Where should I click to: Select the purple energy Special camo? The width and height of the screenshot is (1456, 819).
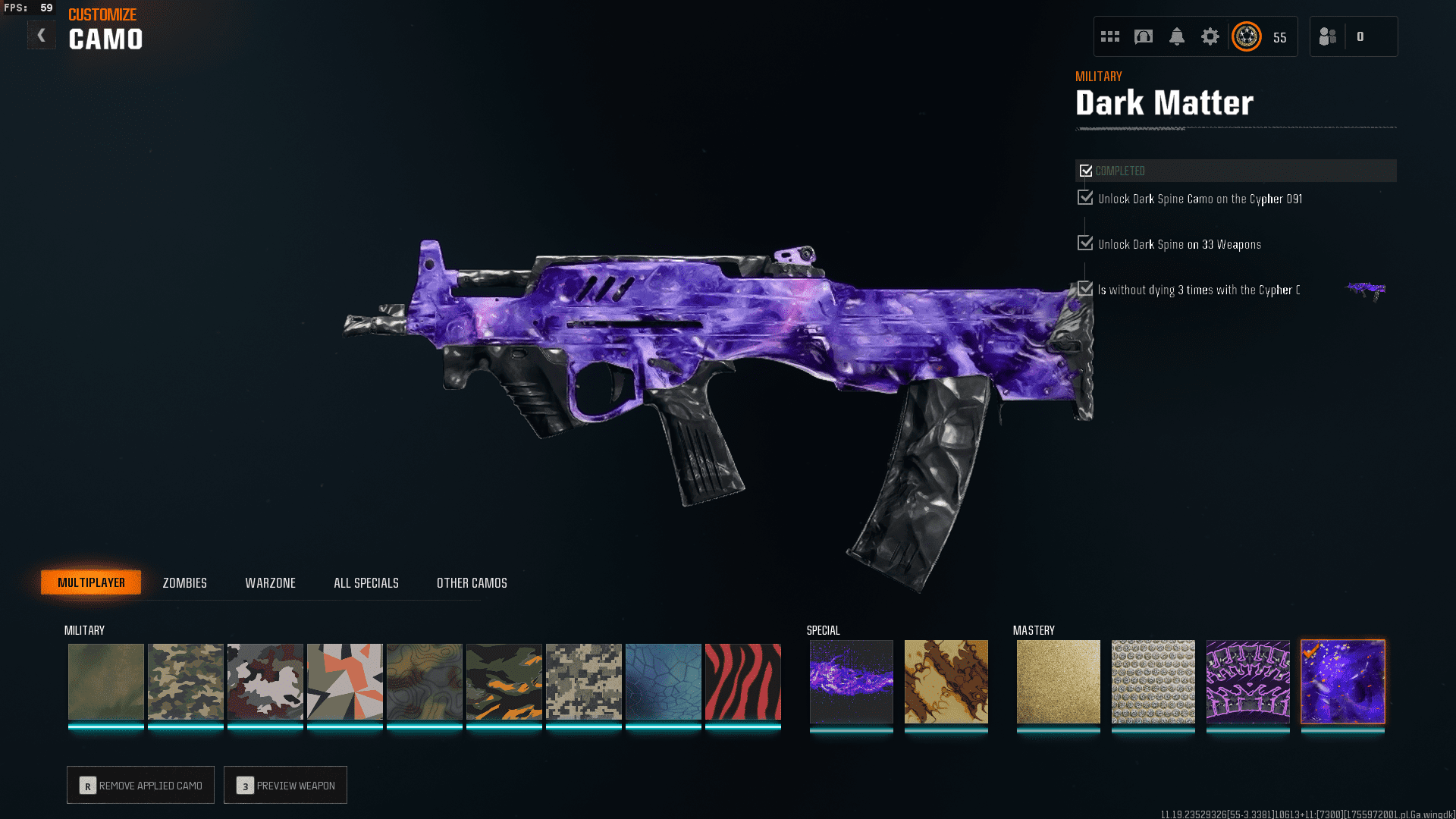tap(851, 681)
